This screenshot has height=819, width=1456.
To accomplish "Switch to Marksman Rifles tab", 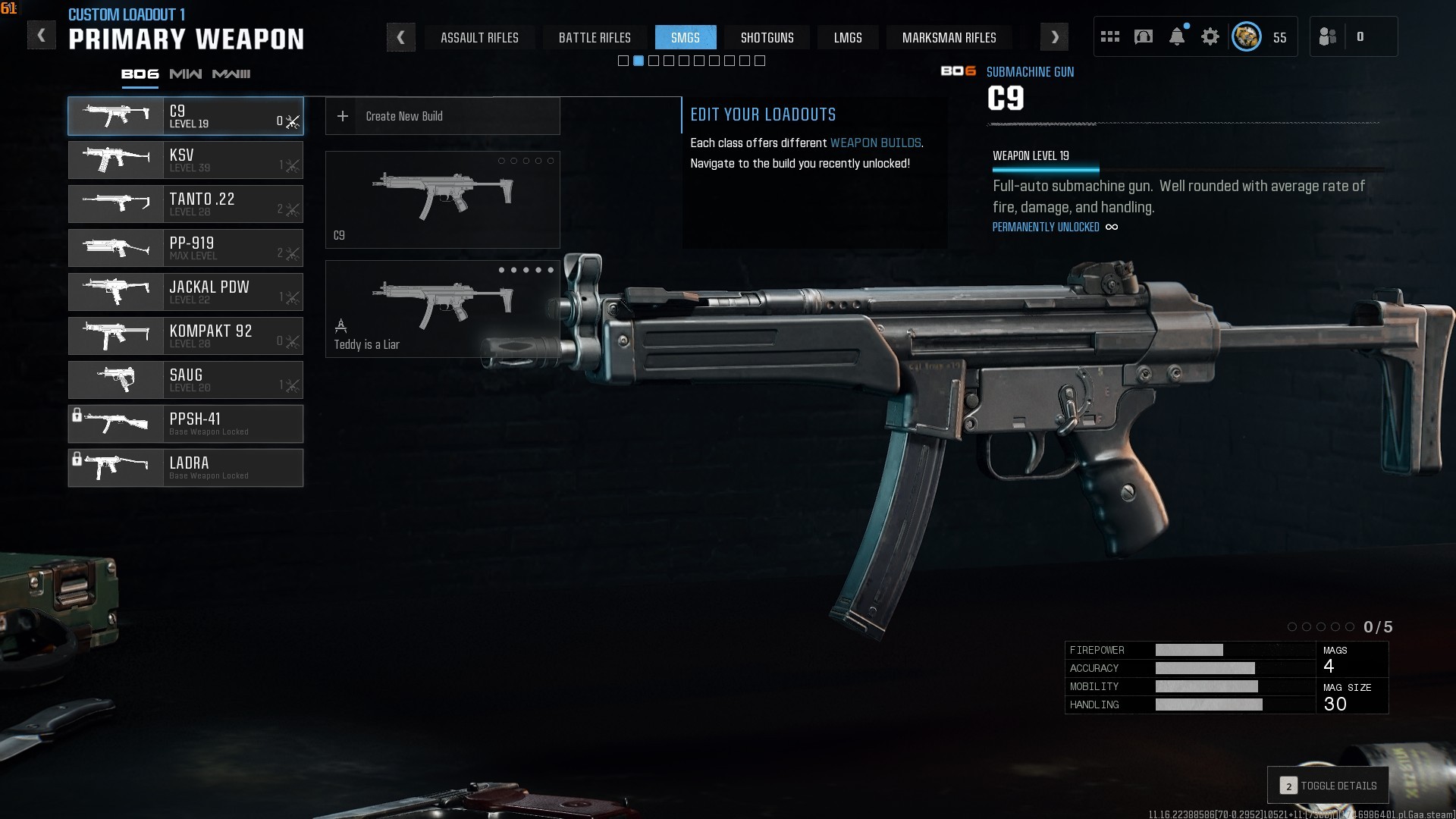I will click(x=949, y=38).
